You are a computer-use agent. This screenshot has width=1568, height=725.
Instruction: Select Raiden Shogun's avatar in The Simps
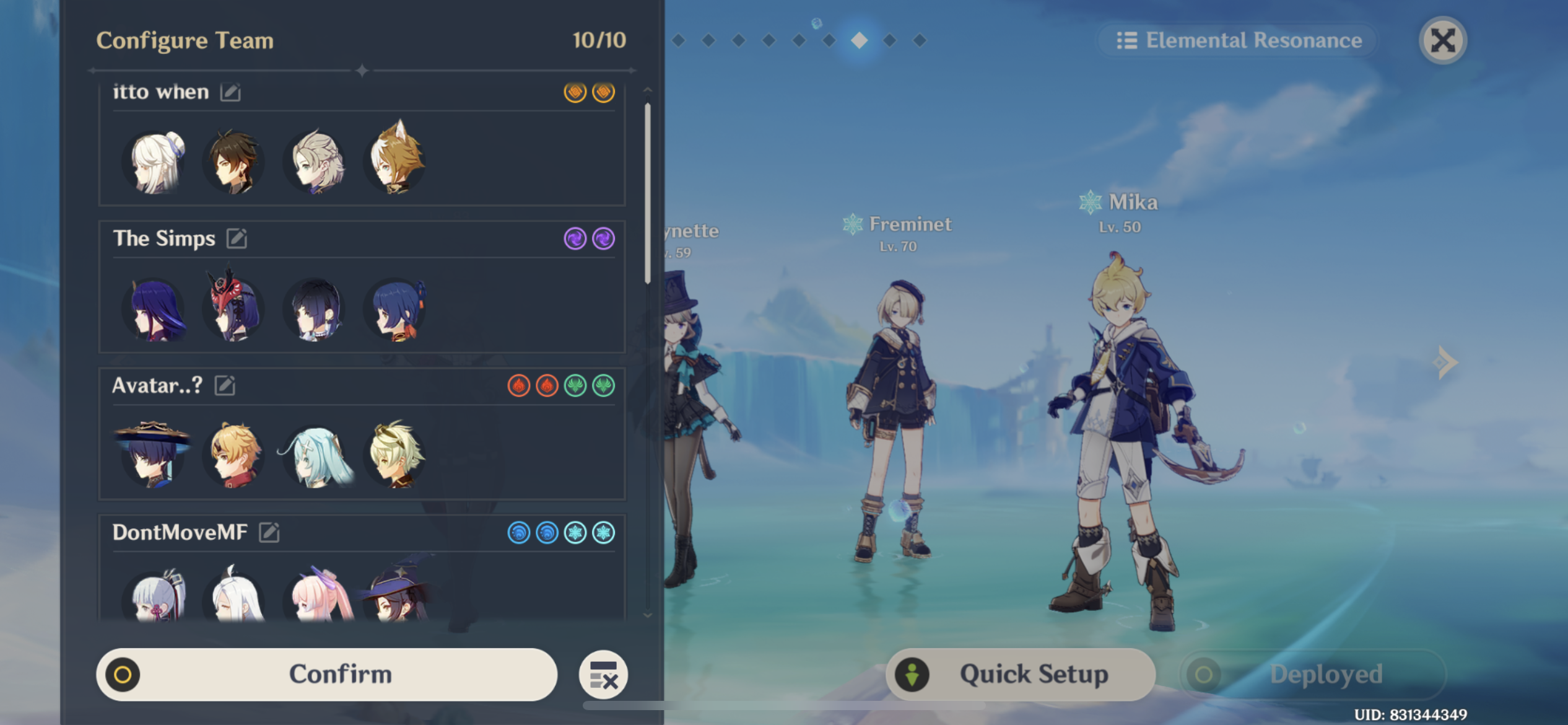(155, 310)
